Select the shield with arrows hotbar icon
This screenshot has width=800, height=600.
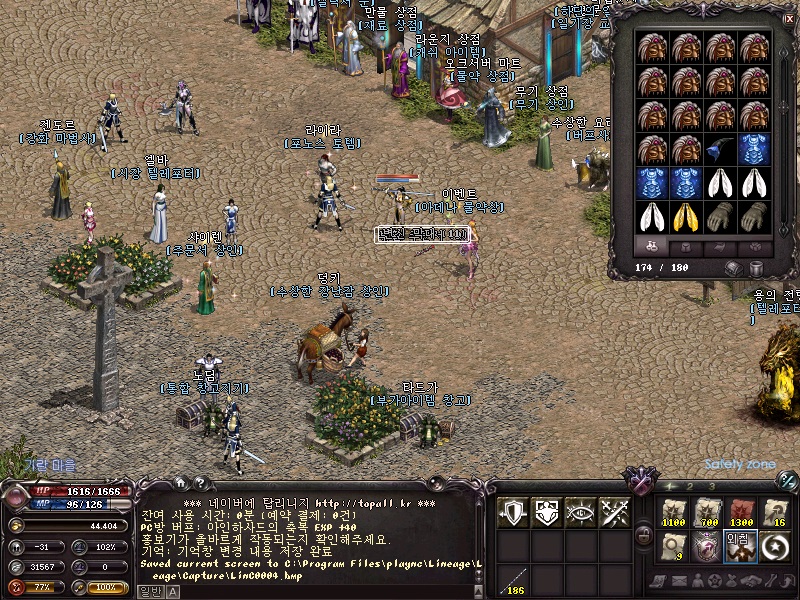513,512
